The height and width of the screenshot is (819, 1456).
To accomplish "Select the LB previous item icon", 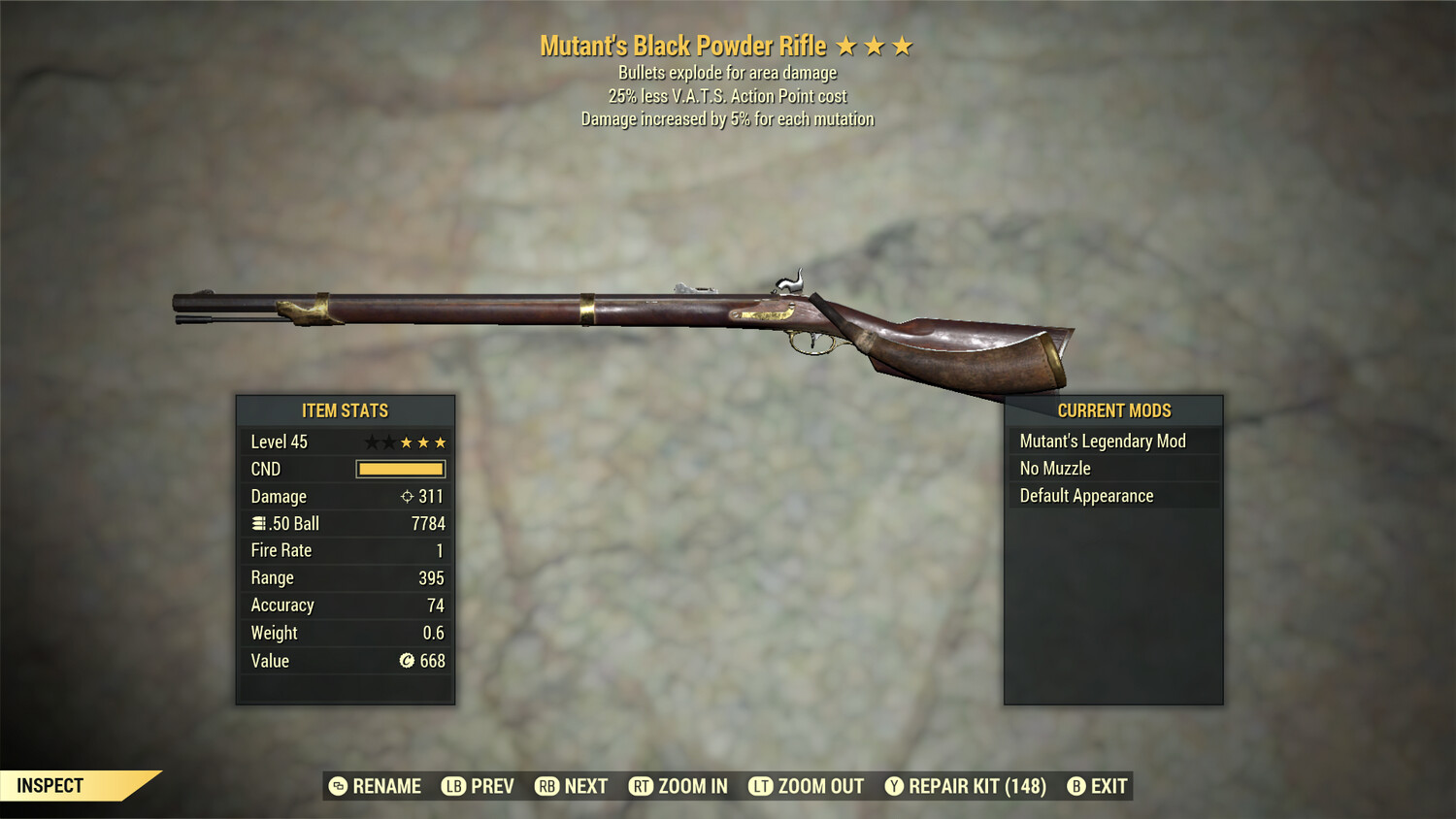I will (452, 786).
